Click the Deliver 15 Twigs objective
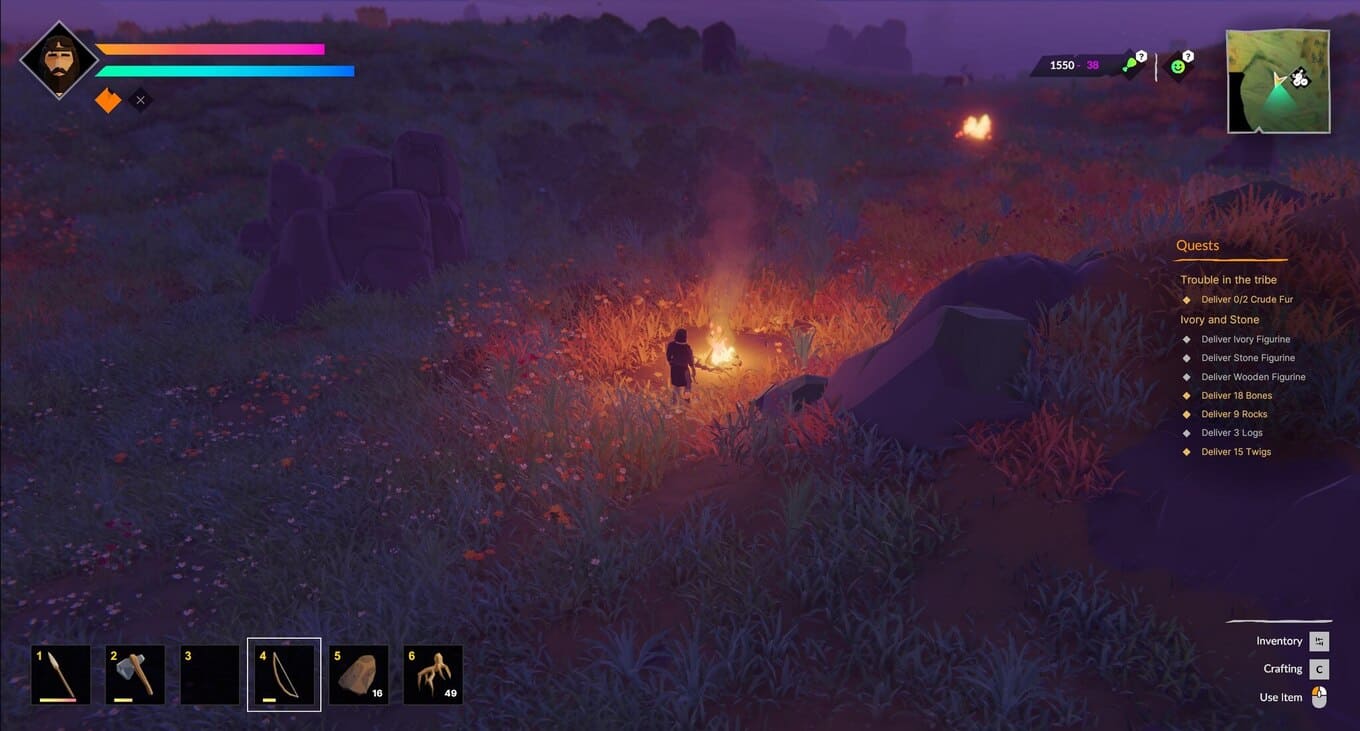This screenshot has width=1360, height=731. click(x=1236, y=452)
